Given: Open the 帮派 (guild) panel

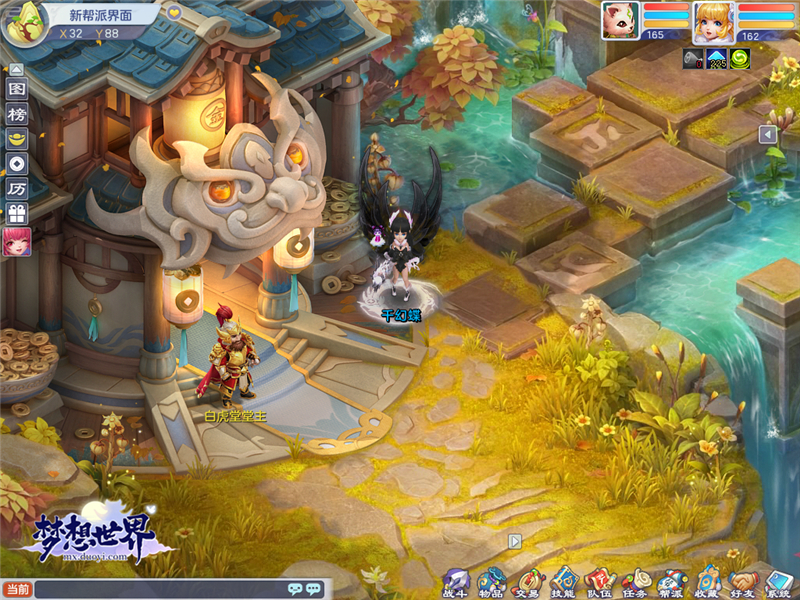Looking at the screenshot, I should point(670,581).
